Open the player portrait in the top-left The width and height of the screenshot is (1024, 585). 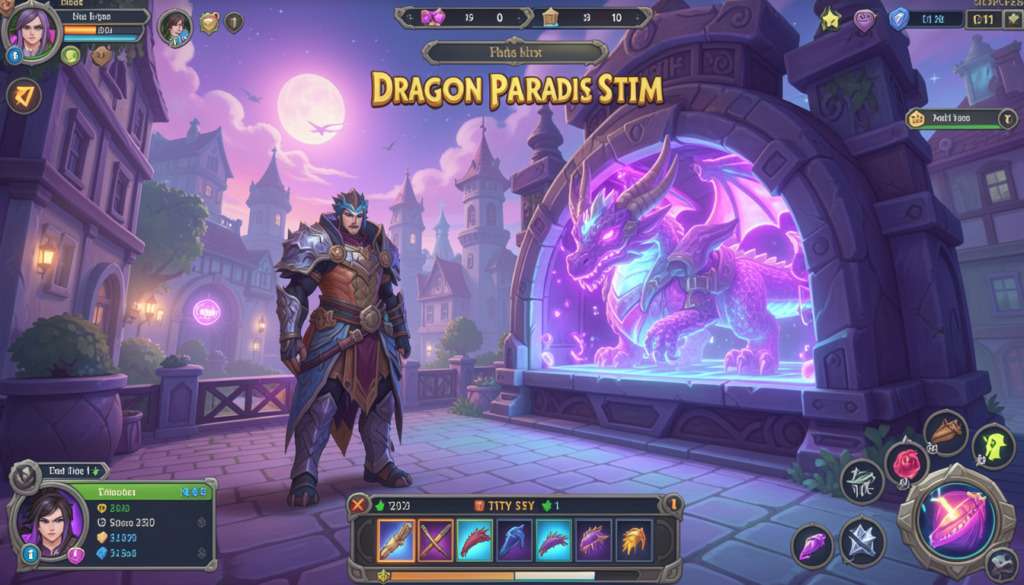pos(31,32)
